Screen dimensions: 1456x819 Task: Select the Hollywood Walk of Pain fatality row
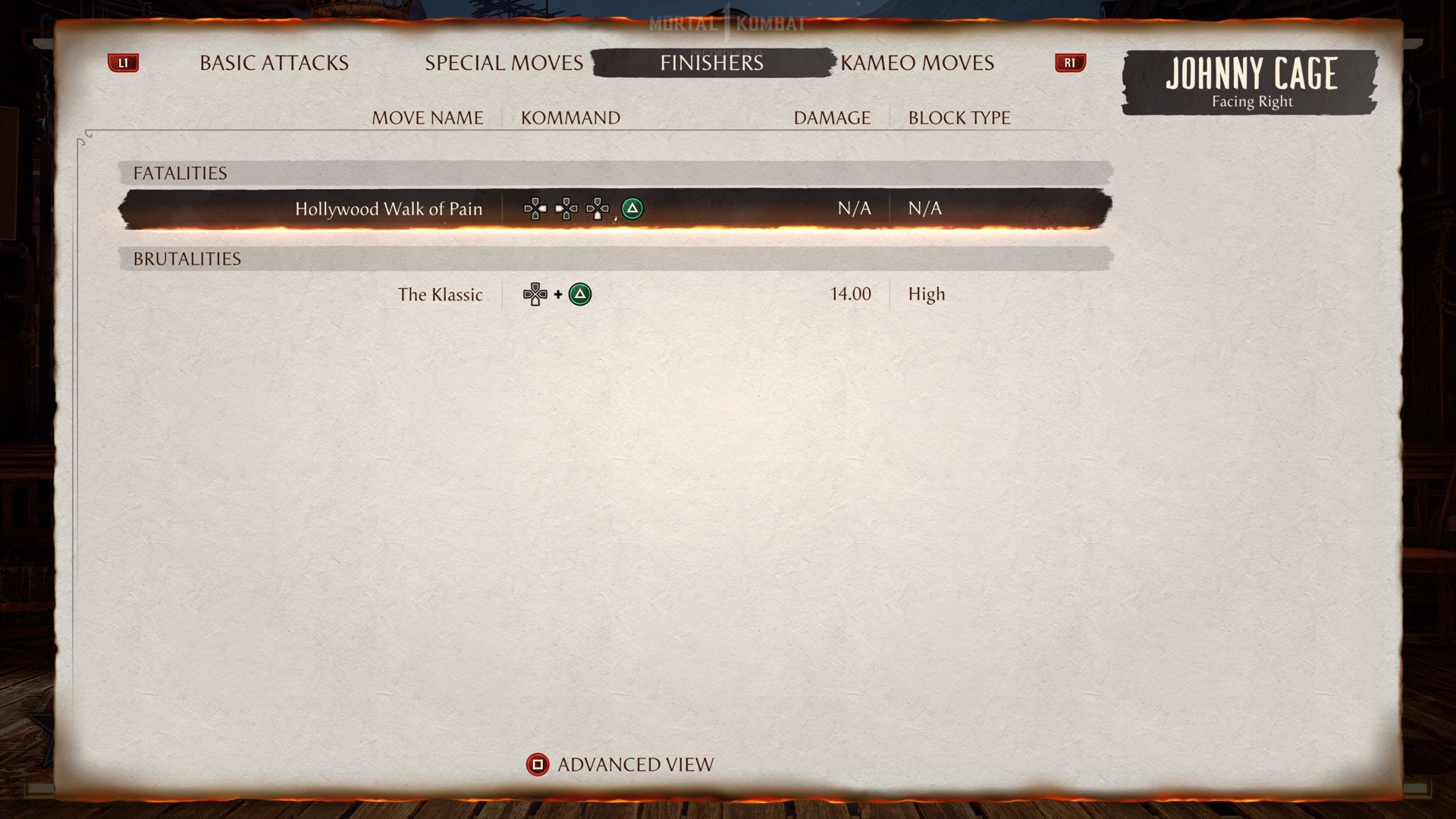389,209
